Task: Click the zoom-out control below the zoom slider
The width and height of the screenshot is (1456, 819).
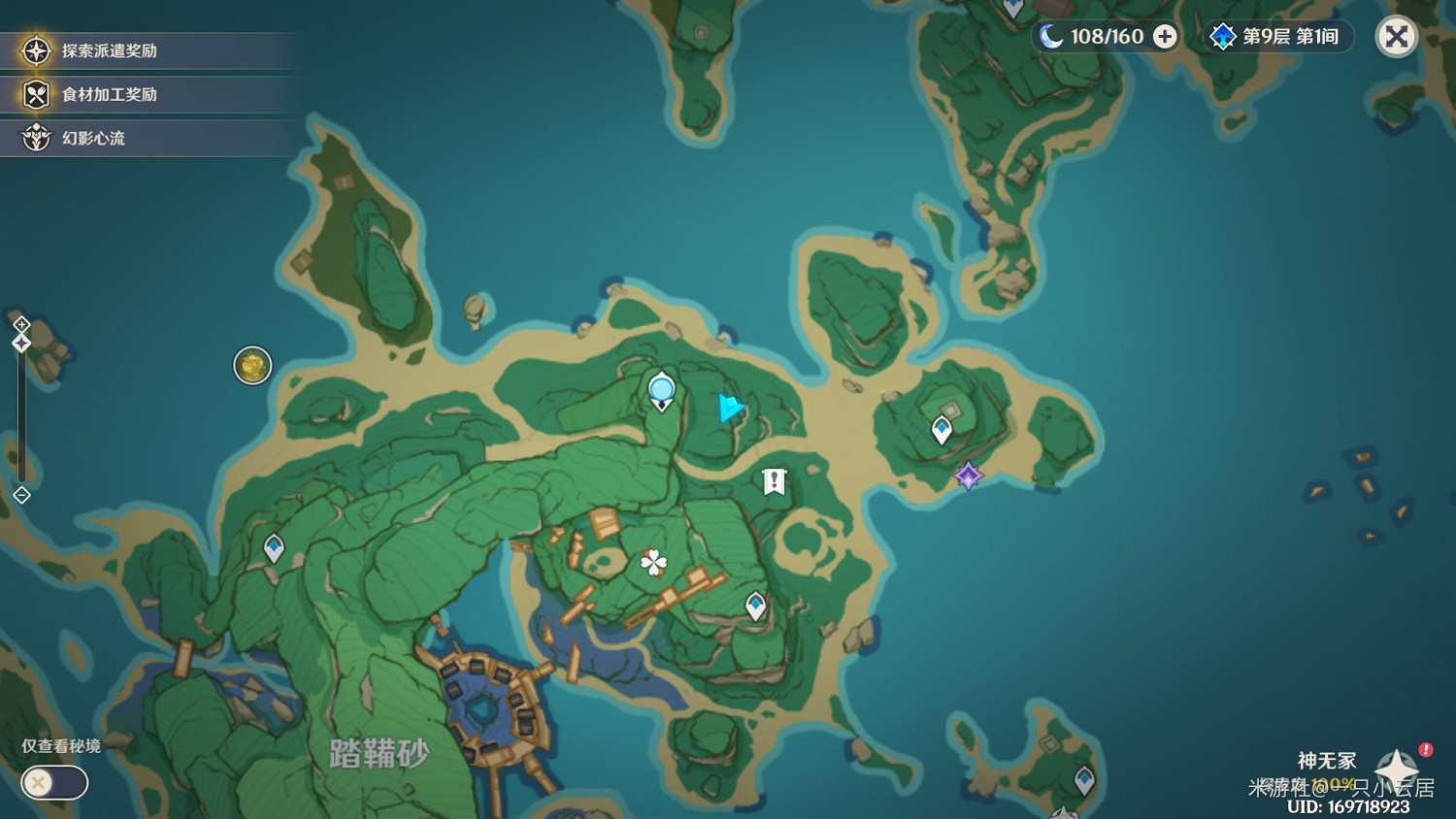Action: [21, 496]
